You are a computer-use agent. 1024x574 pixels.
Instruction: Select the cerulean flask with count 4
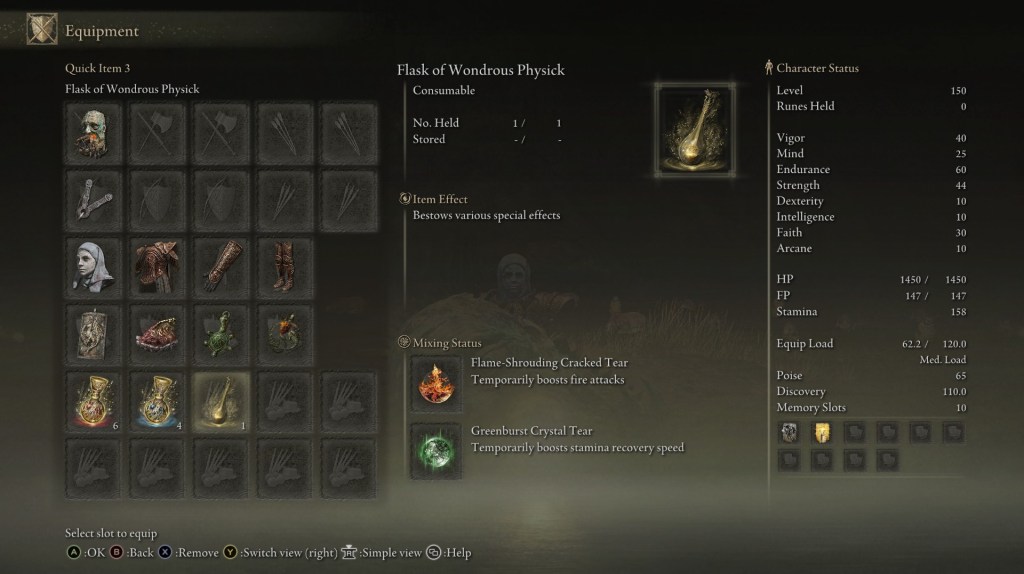coord(157,402)
